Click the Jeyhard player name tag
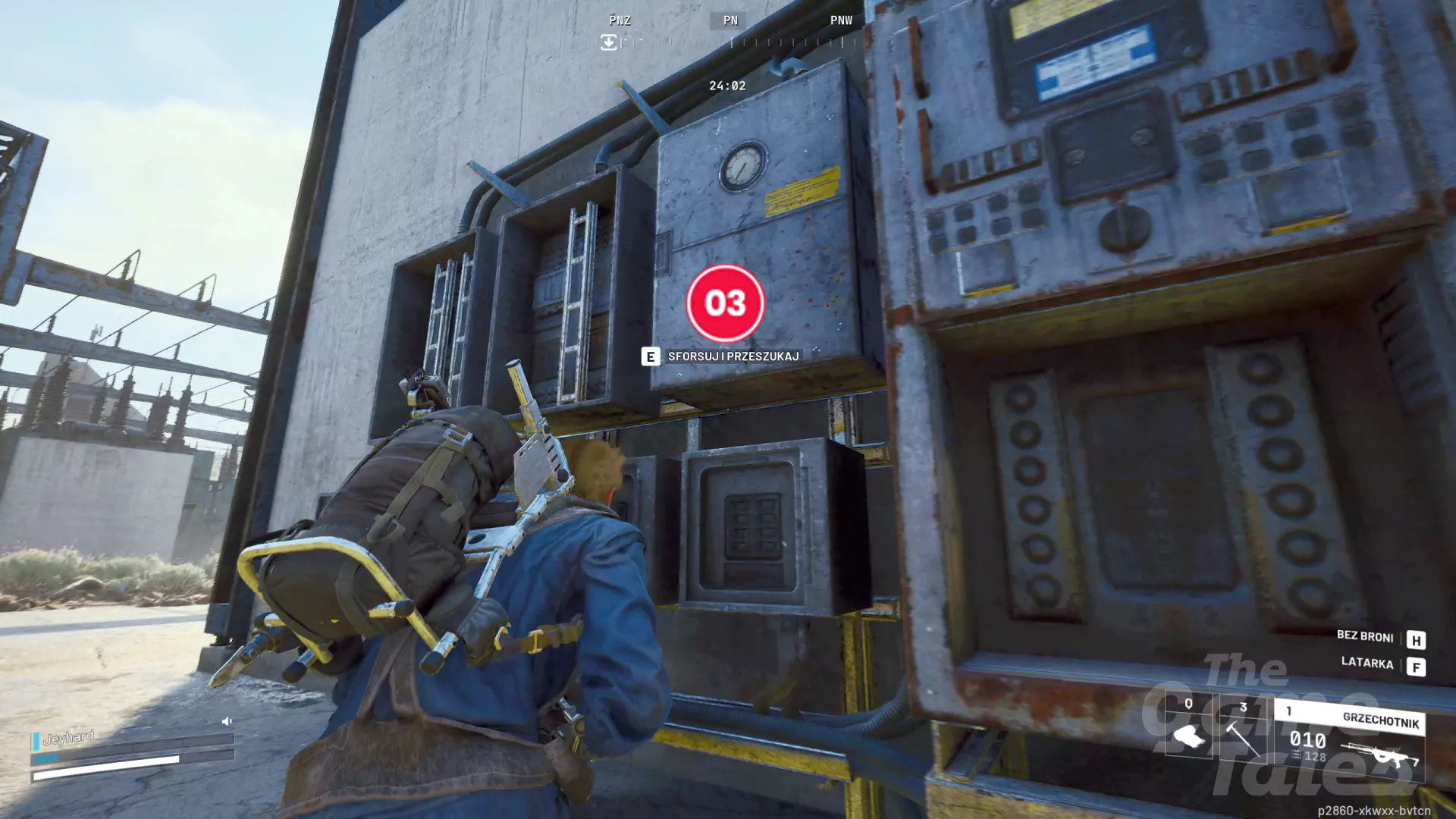The image size is (1456, 819). coord(68,737)
